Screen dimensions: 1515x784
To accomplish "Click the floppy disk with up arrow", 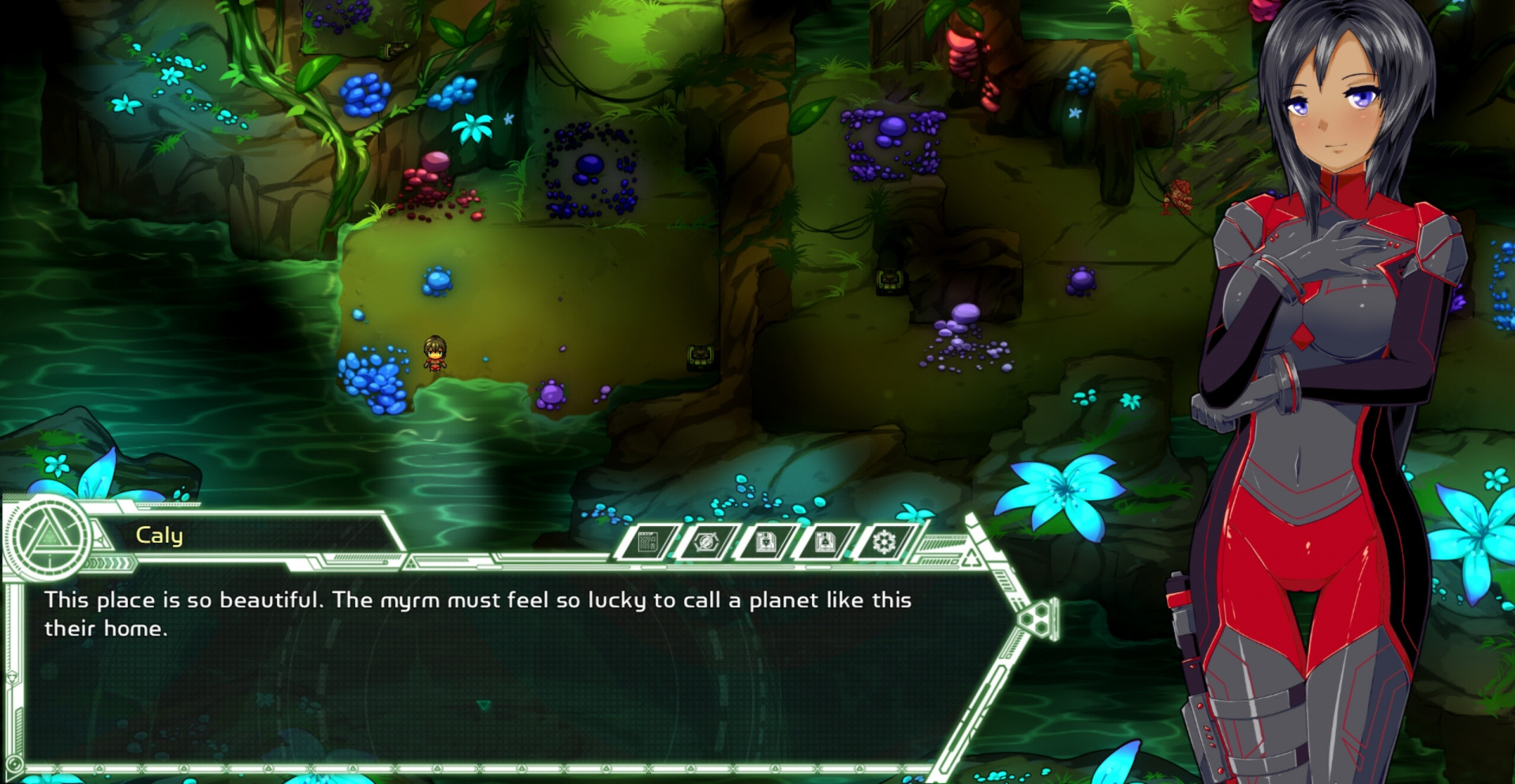I will 825,543.
